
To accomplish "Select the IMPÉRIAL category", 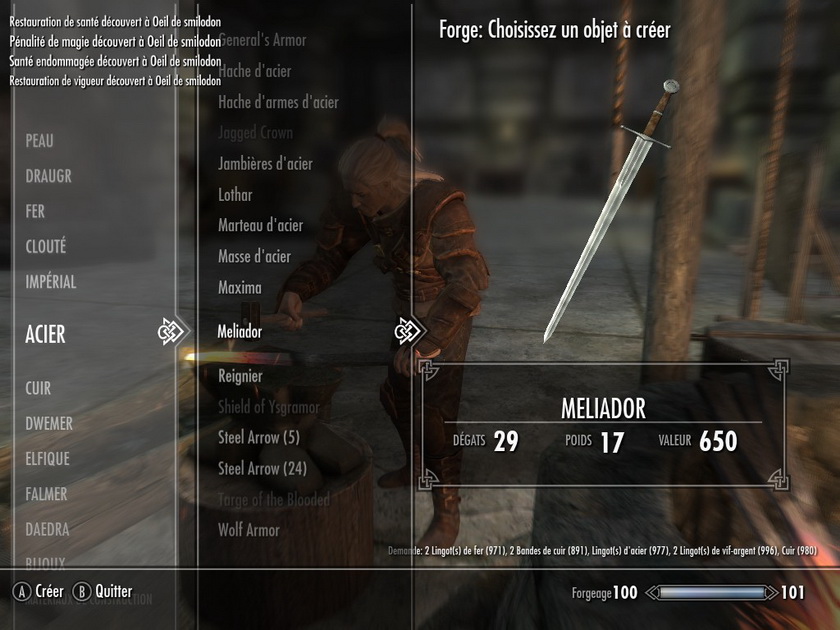I will (51, 282).
